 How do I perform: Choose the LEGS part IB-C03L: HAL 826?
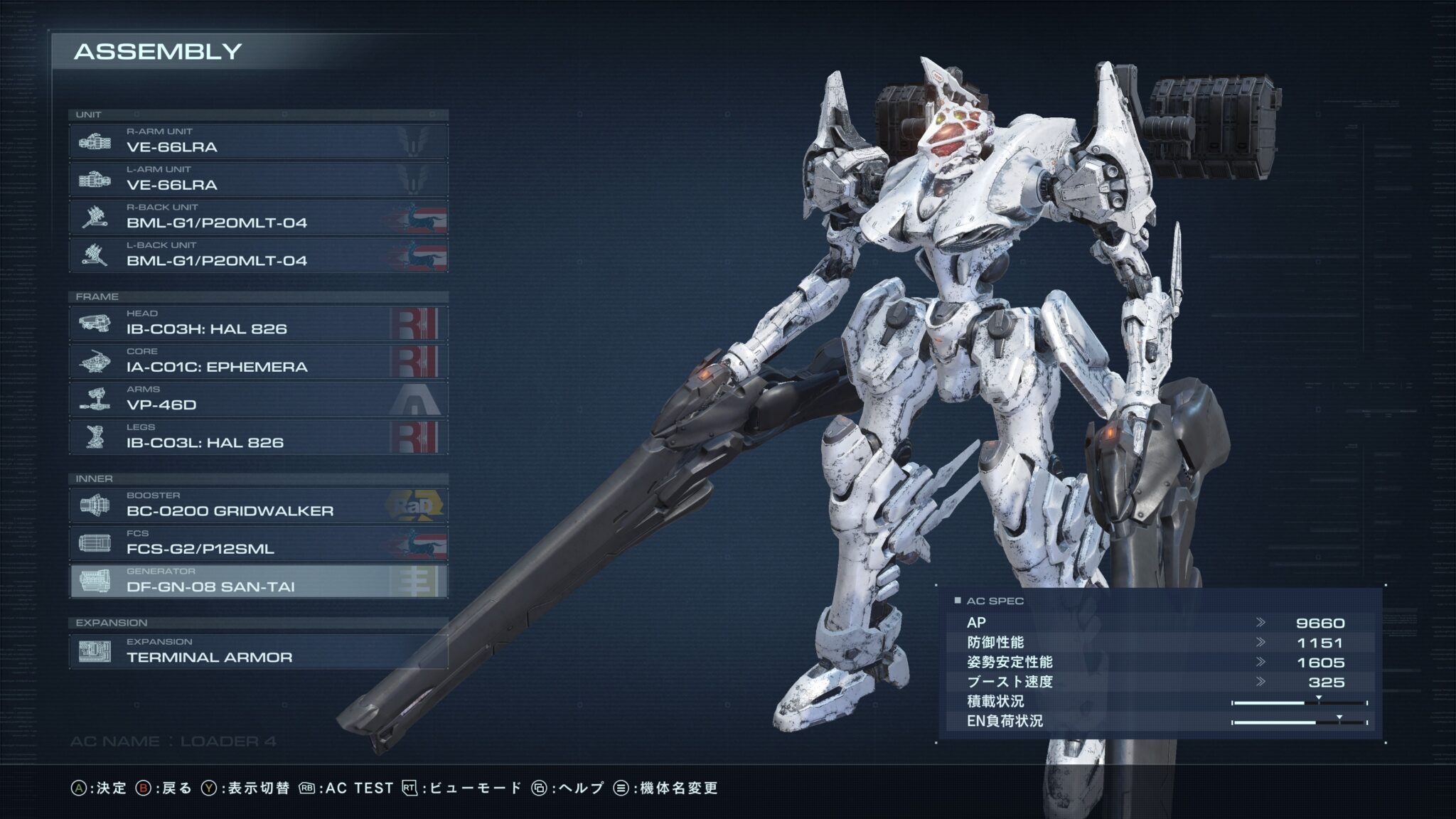(258, 437)
